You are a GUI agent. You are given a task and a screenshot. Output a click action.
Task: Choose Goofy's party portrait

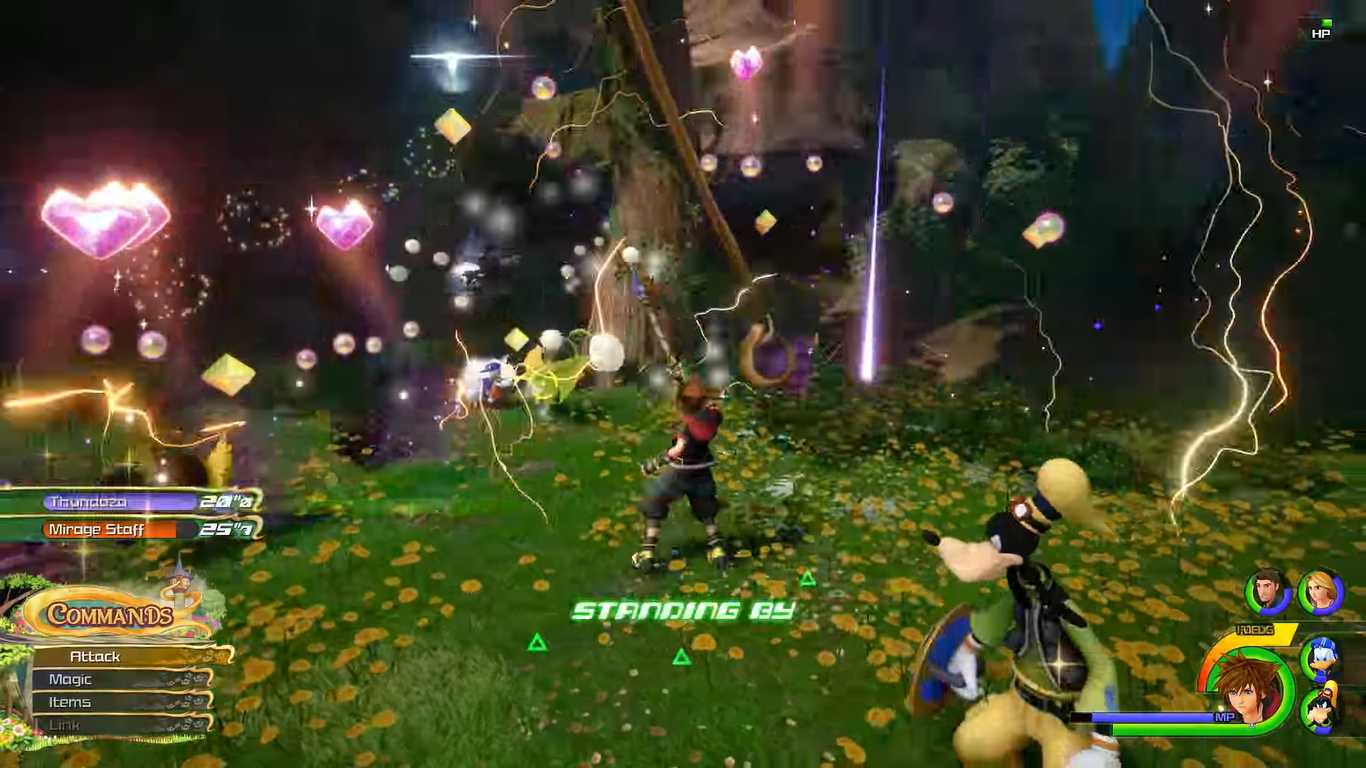(1321, 711)
